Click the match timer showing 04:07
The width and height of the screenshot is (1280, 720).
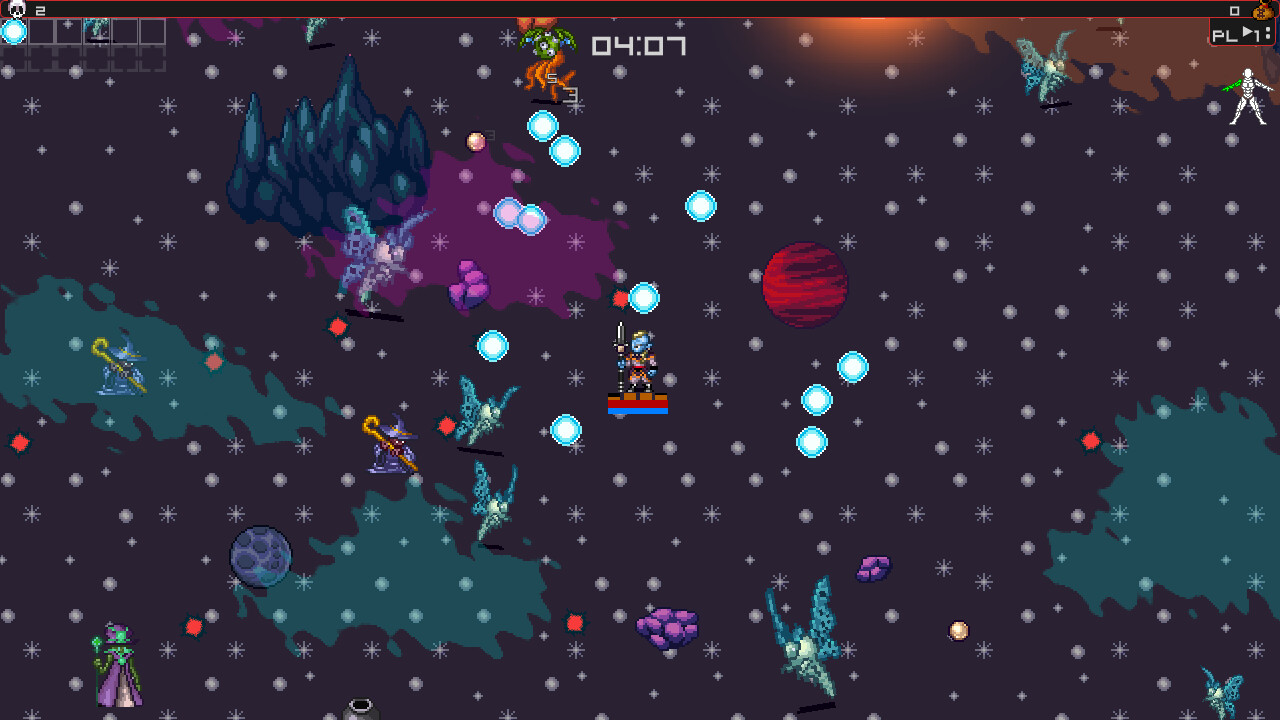point(637,42)
